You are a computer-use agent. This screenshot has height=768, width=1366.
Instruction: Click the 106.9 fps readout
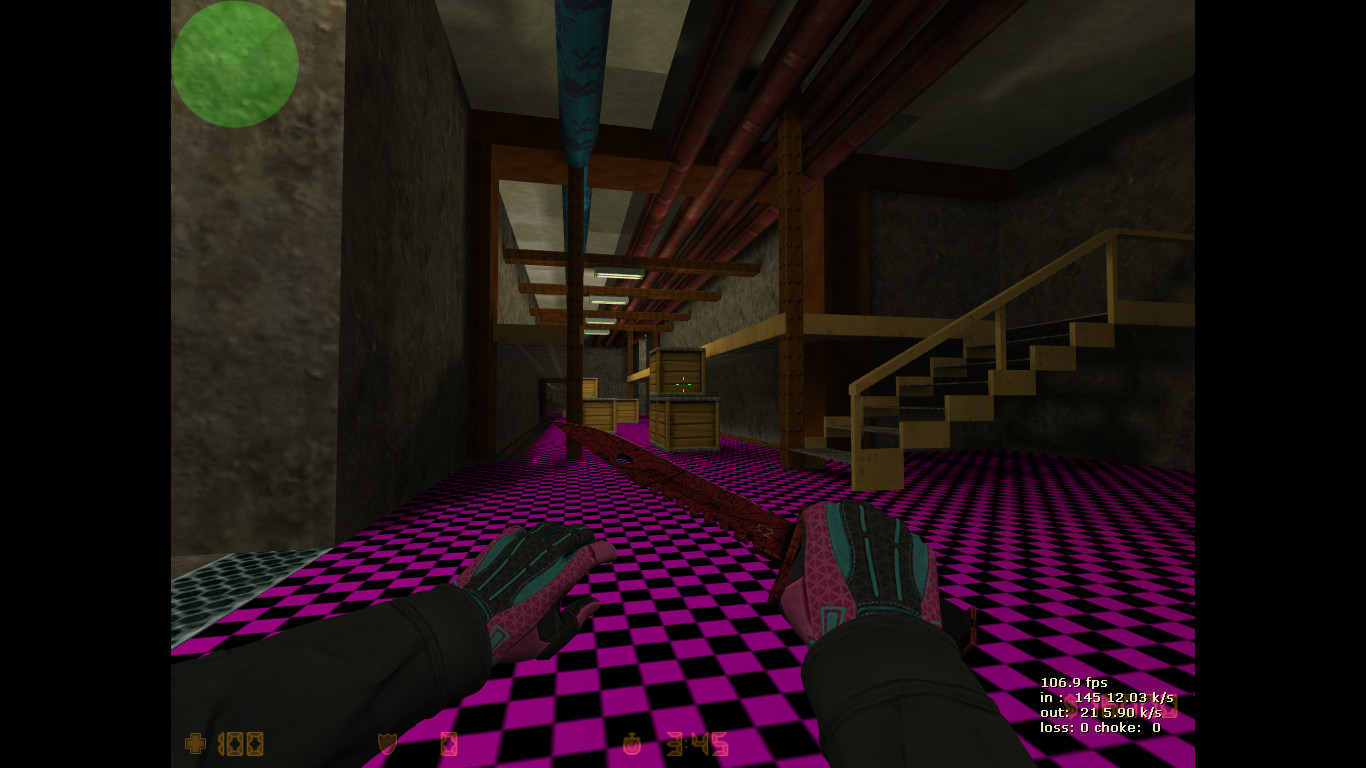(x=1074, y=682)
